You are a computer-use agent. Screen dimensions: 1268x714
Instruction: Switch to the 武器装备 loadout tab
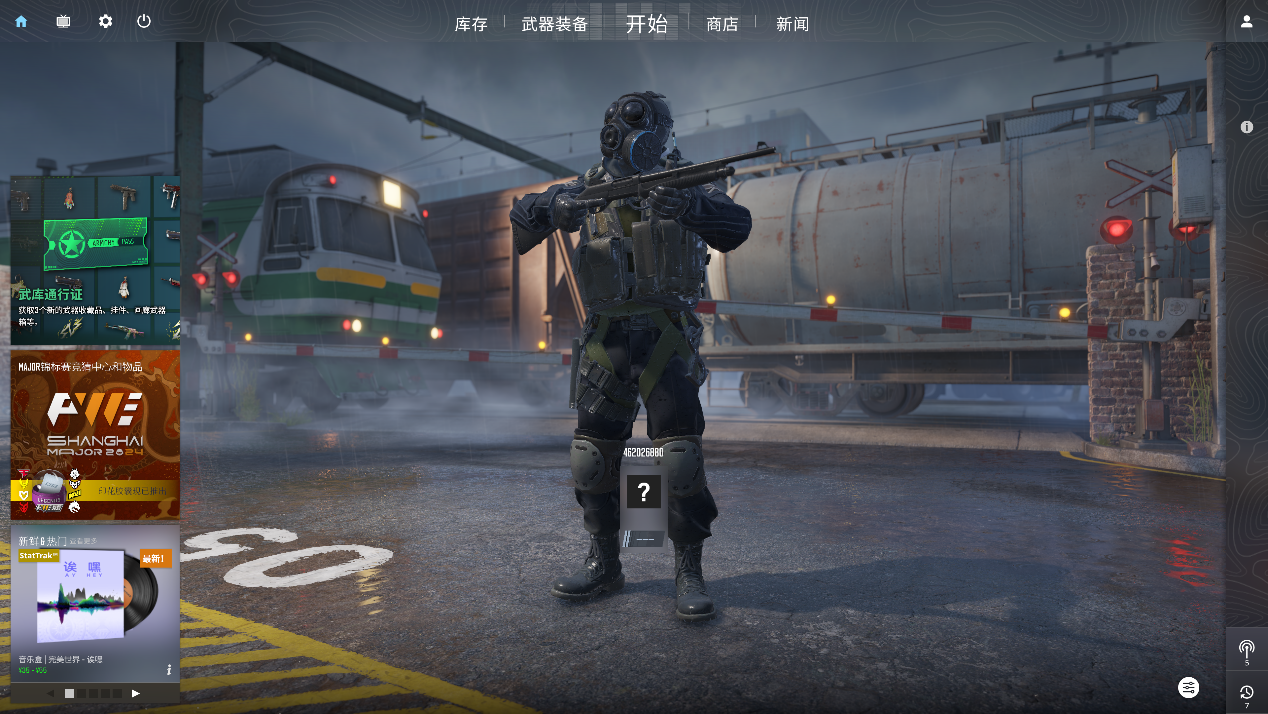pyautogui.click(x=555, y=24)
